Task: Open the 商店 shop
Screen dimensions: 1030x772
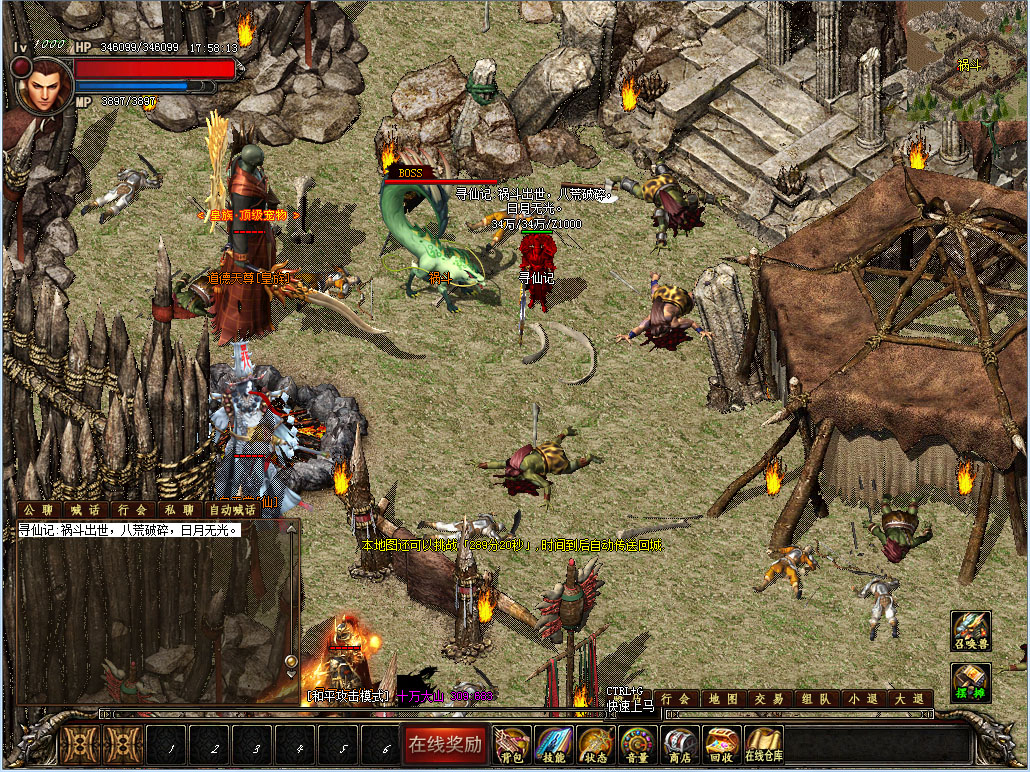Action: click(680, 744)
